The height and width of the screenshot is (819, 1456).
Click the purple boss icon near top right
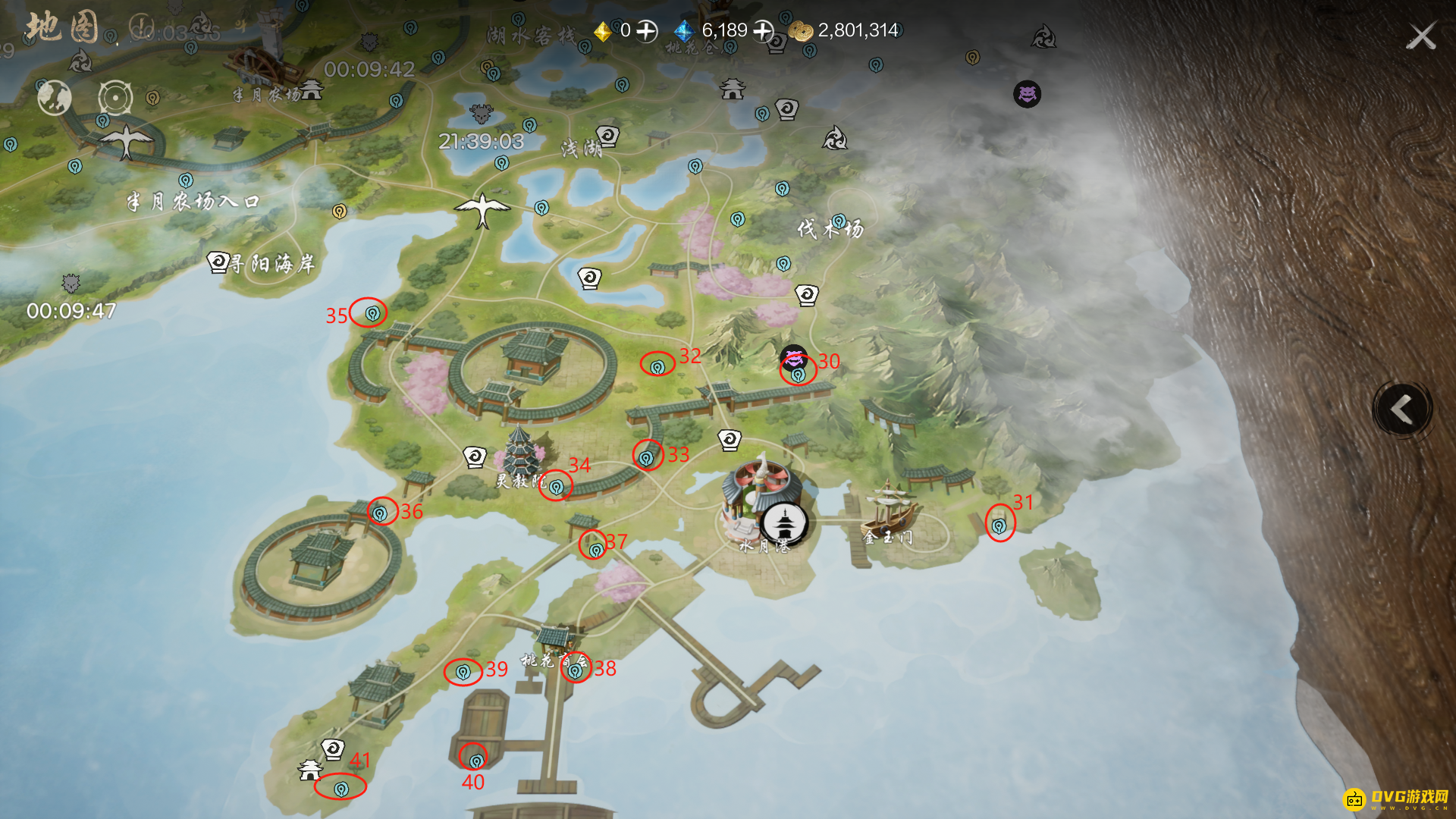(1027, 94)
